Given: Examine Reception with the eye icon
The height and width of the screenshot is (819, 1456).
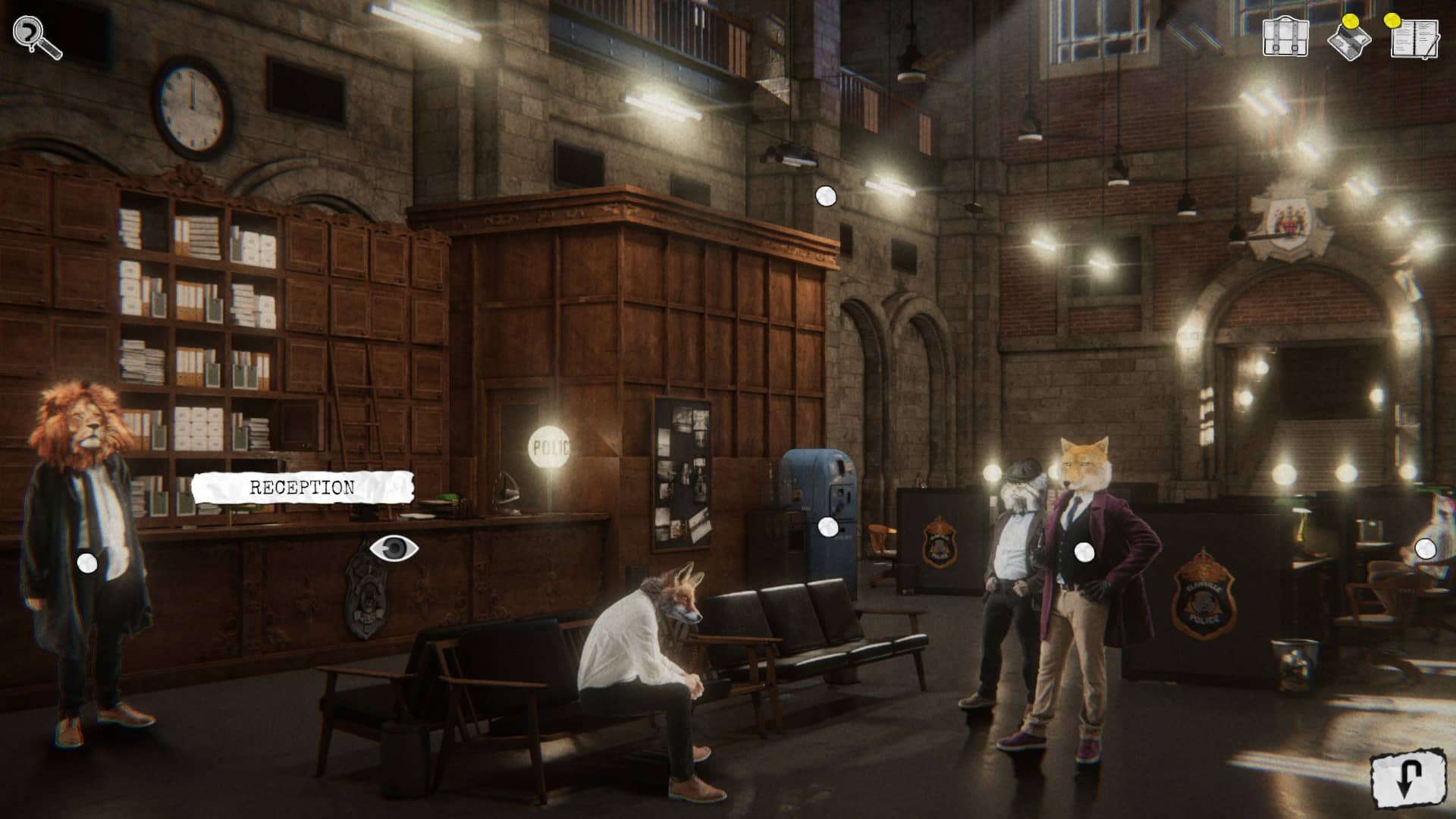Looking at the screenshot, I should [x=394, y=548].
